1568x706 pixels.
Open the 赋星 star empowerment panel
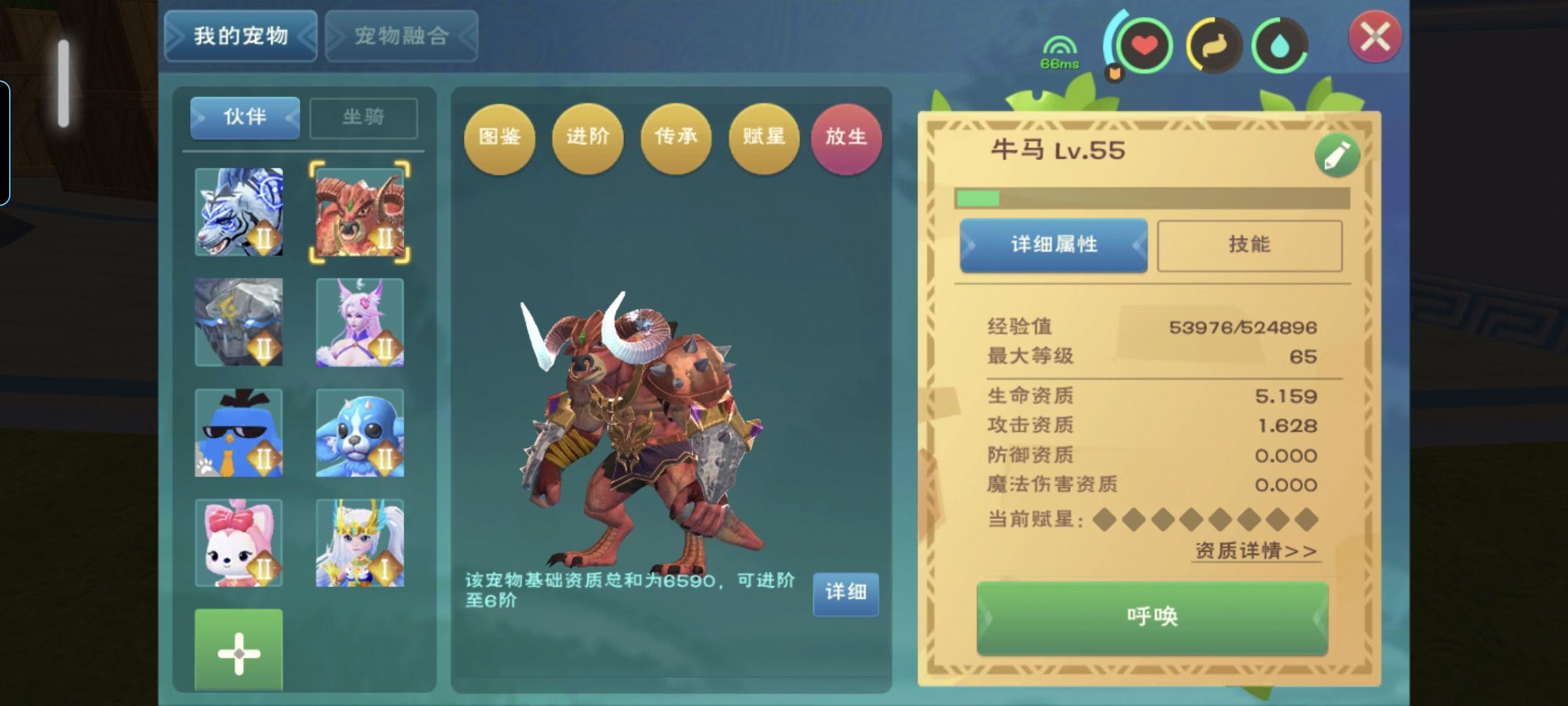(x=762, y=139)
